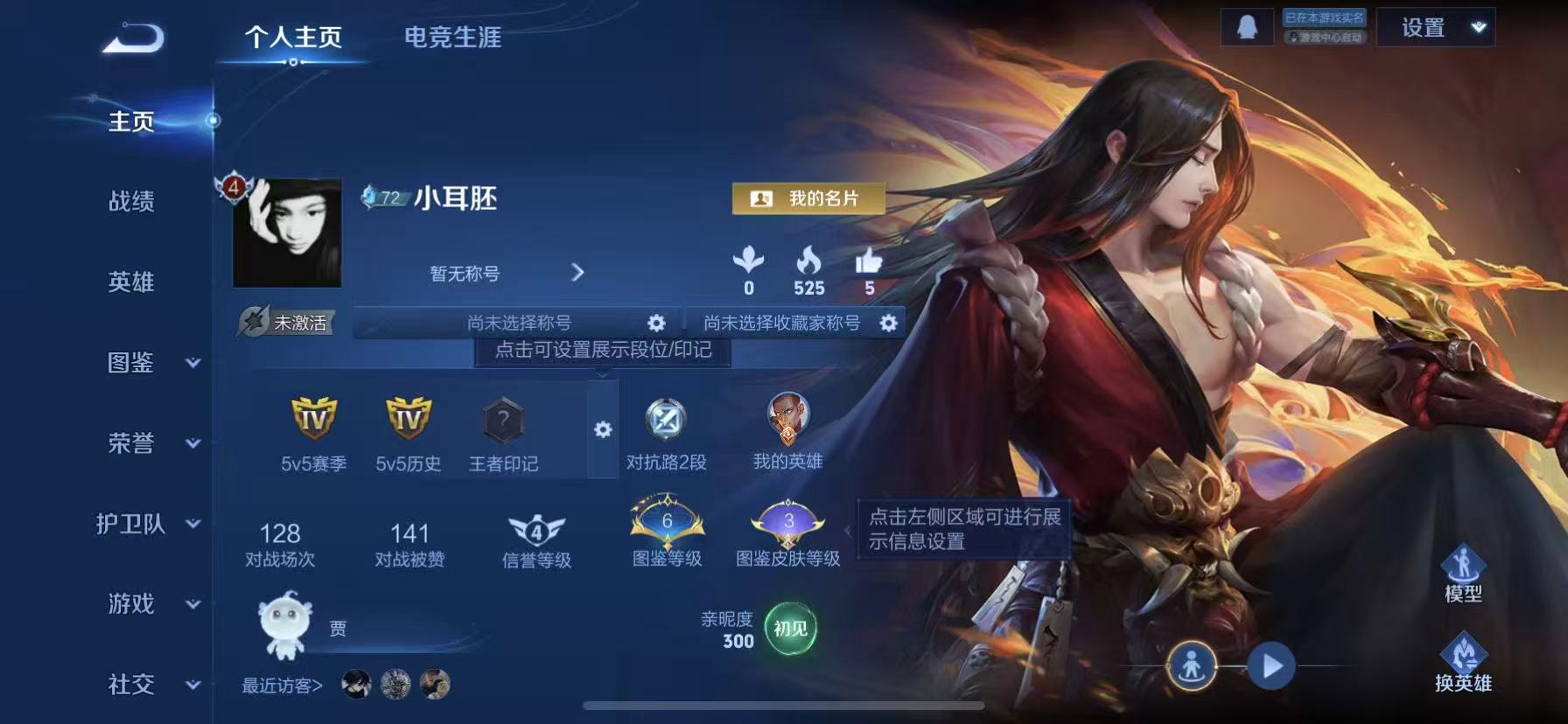This screenshot has width=1568, height=724.
Task: Open the 最近访客 visitor list link
Action: tap(280, 686)
